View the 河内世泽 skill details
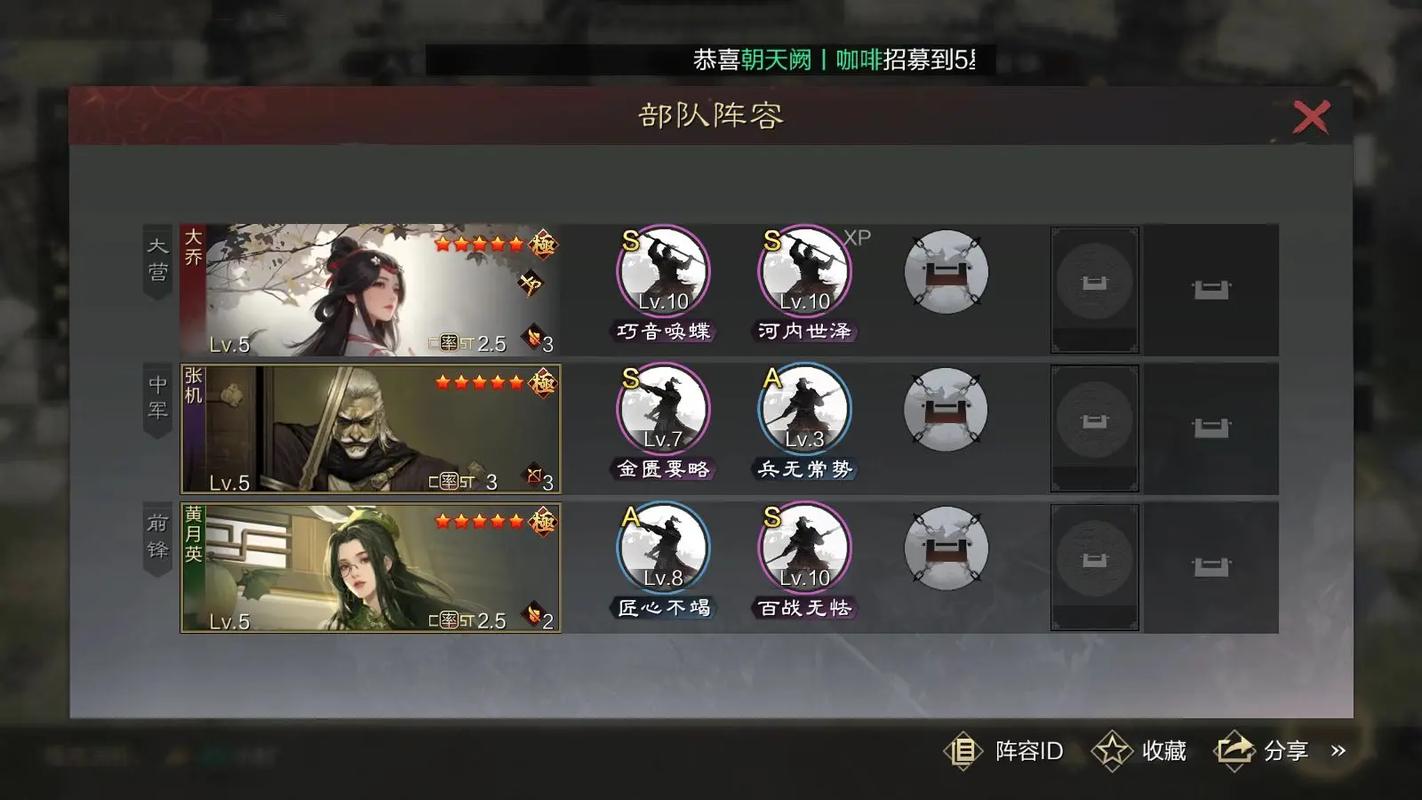Image resolution: width=1422 pixels, height=800 pixels. (x=804, y=270)
